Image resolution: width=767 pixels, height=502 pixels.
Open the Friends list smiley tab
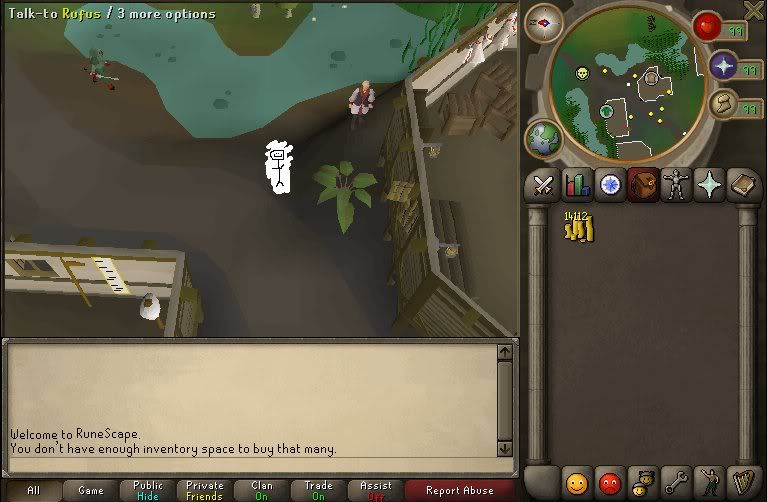pyautogui.click(x=577, y=482)
